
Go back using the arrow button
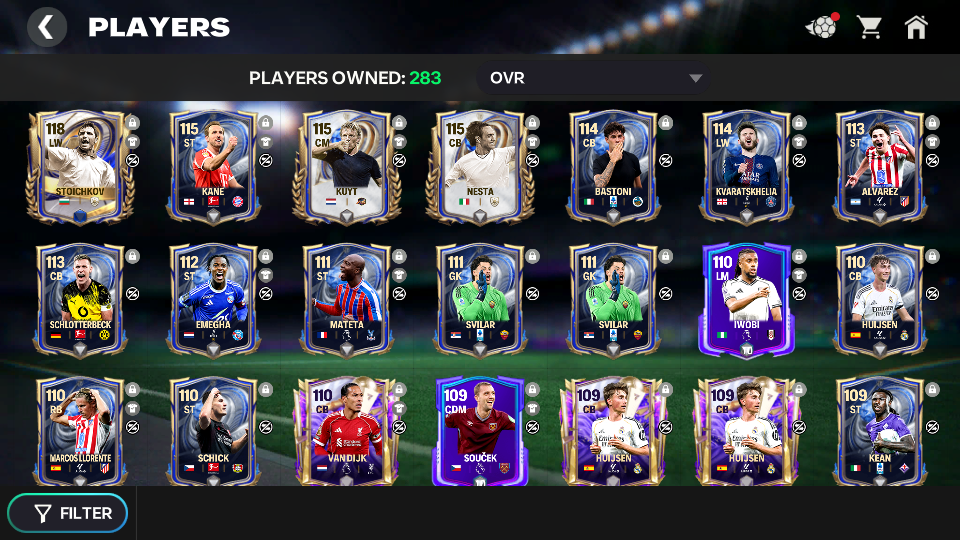click(x=46, y=27)
